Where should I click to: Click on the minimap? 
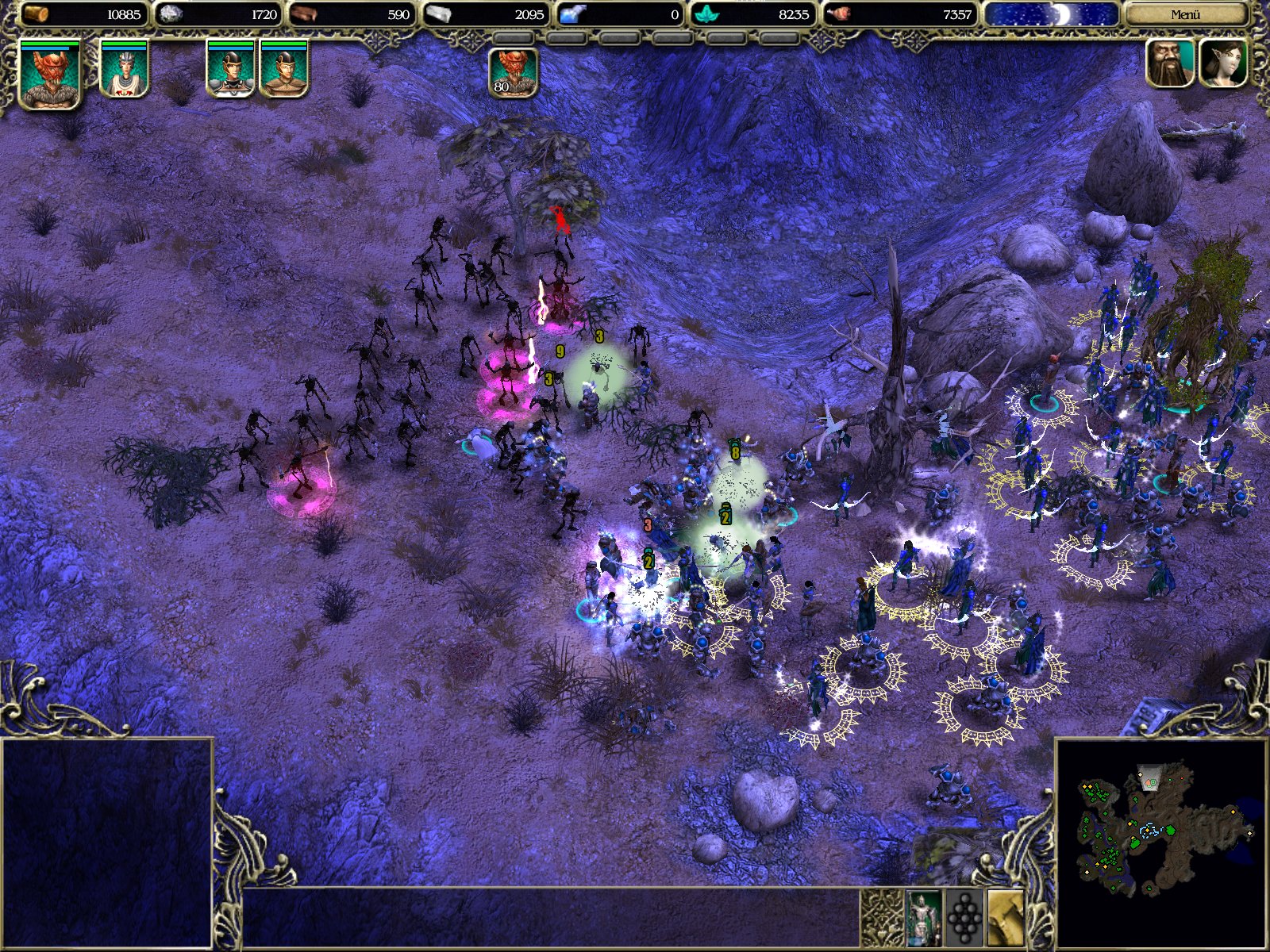tap(1160, 829)
